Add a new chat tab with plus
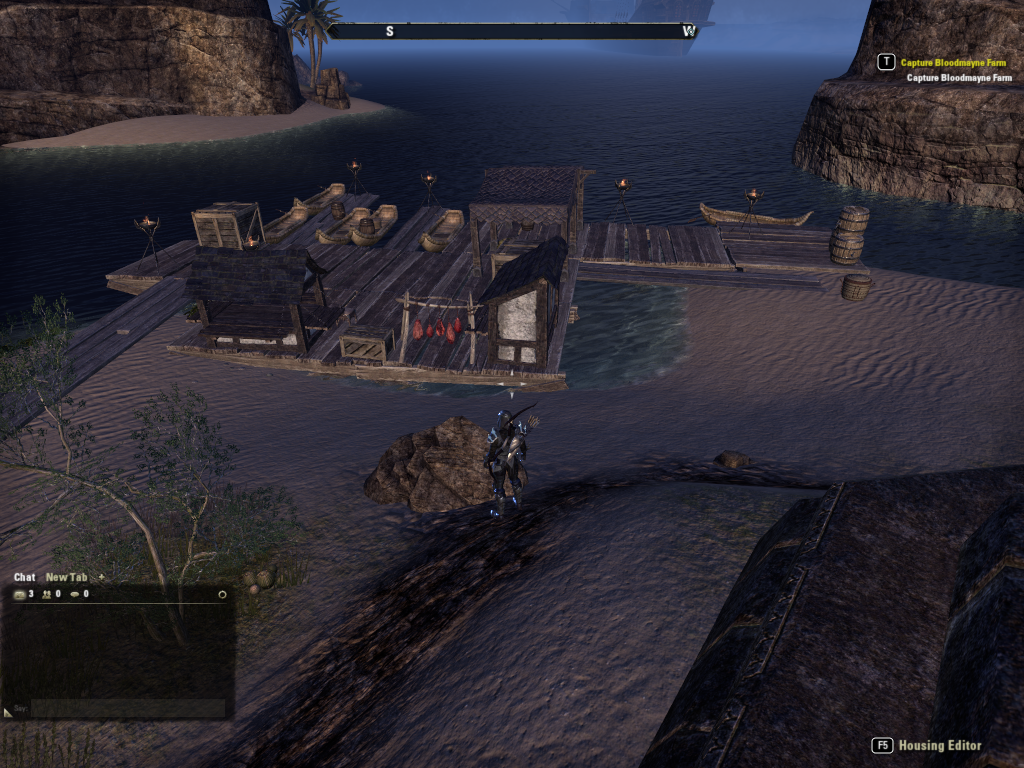Screen dimensions: 1024x768 101,577
